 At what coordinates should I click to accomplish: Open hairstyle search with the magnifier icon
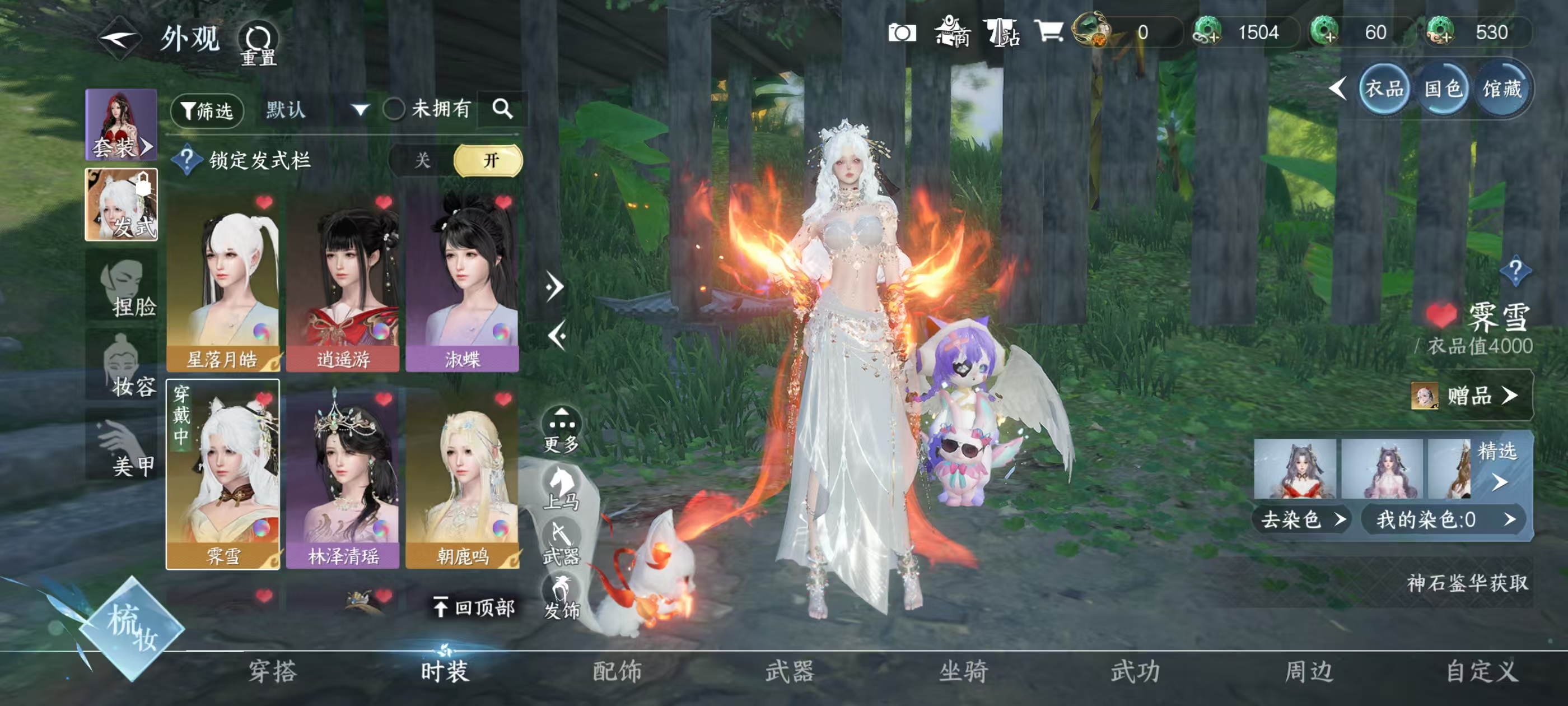click(x=502, y=109)
